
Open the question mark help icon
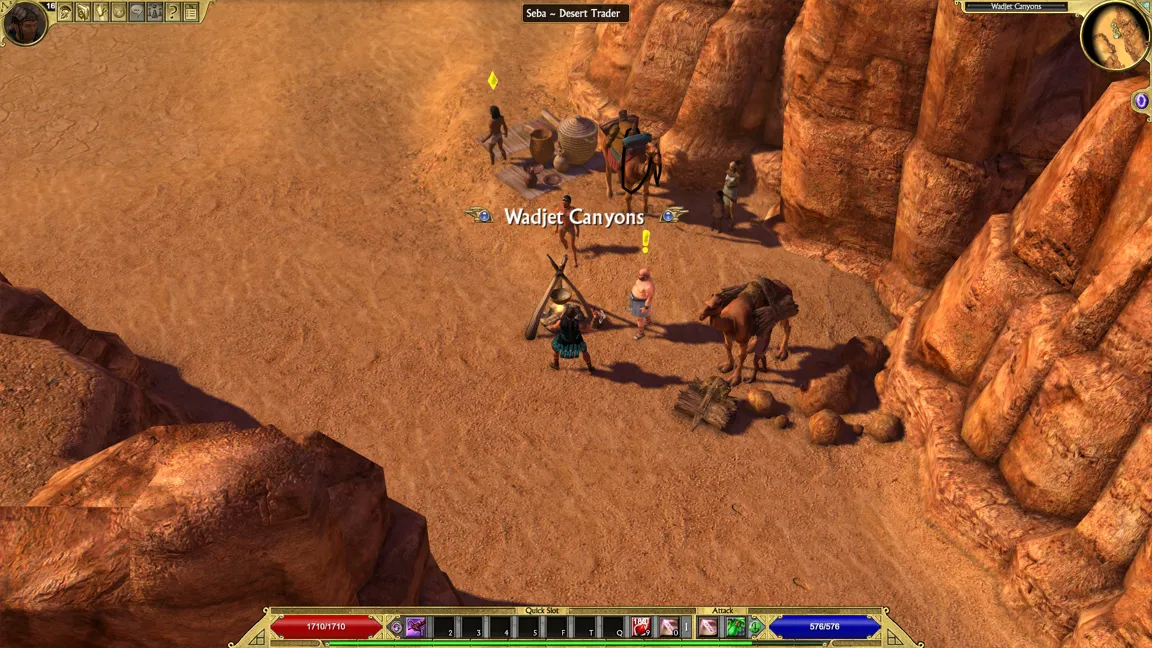(173, 12)
